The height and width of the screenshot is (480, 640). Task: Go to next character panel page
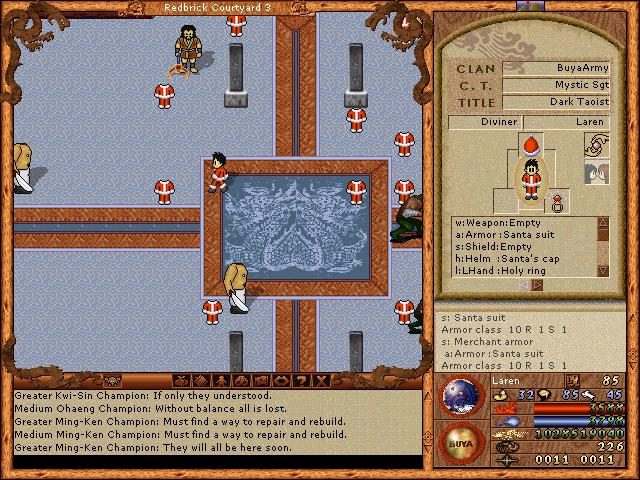pyautogui.click(x=539, y=285)
